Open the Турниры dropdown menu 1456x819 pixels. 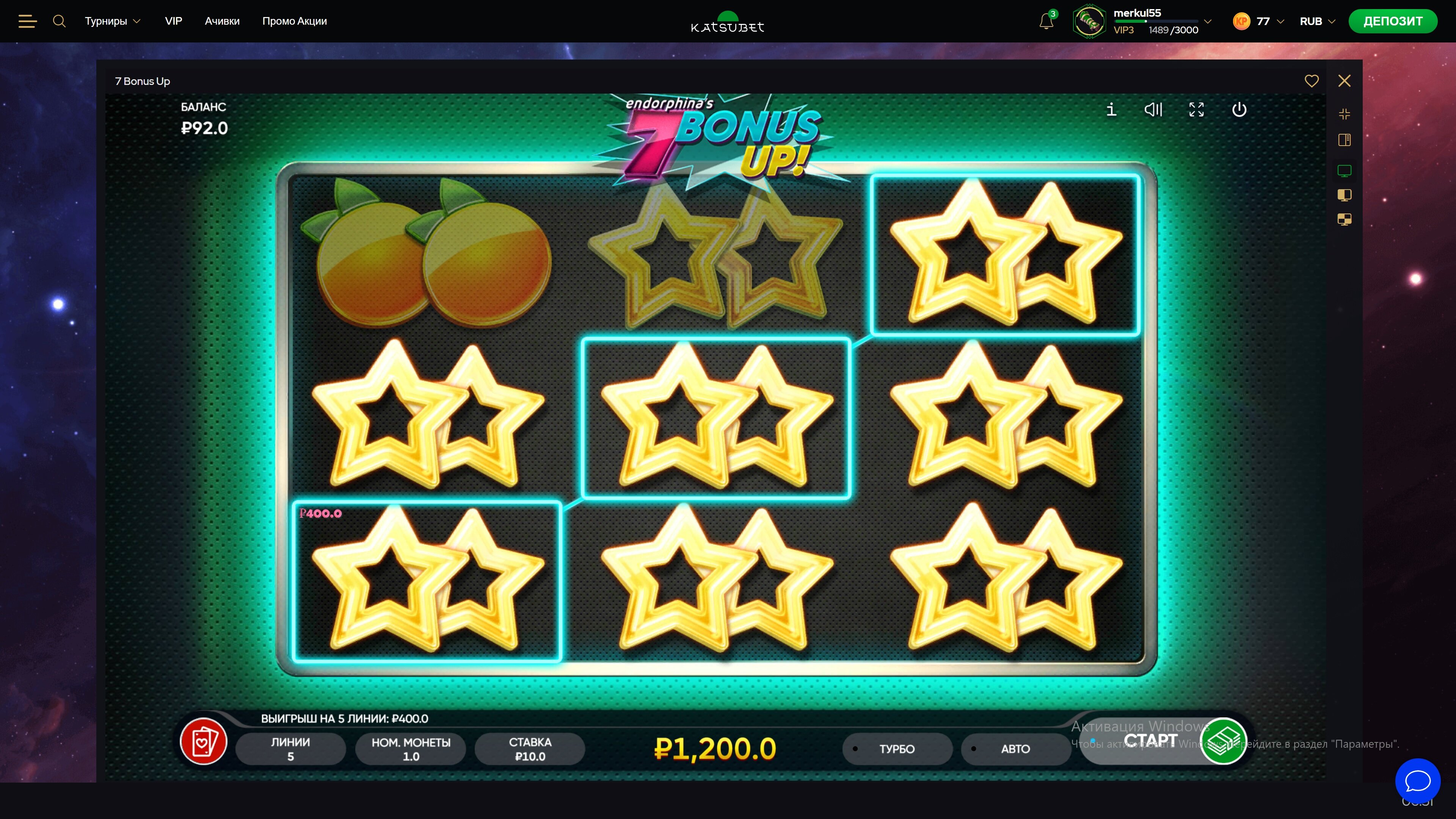point(112,22)
